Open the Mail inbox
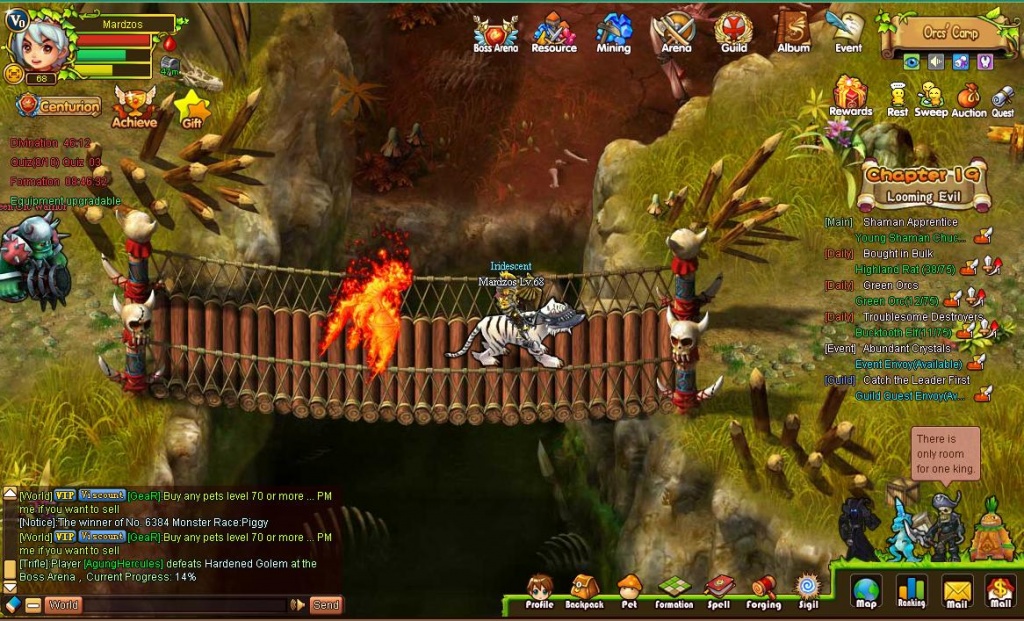Screen dimensions: 1024x621 click(957, 592)
